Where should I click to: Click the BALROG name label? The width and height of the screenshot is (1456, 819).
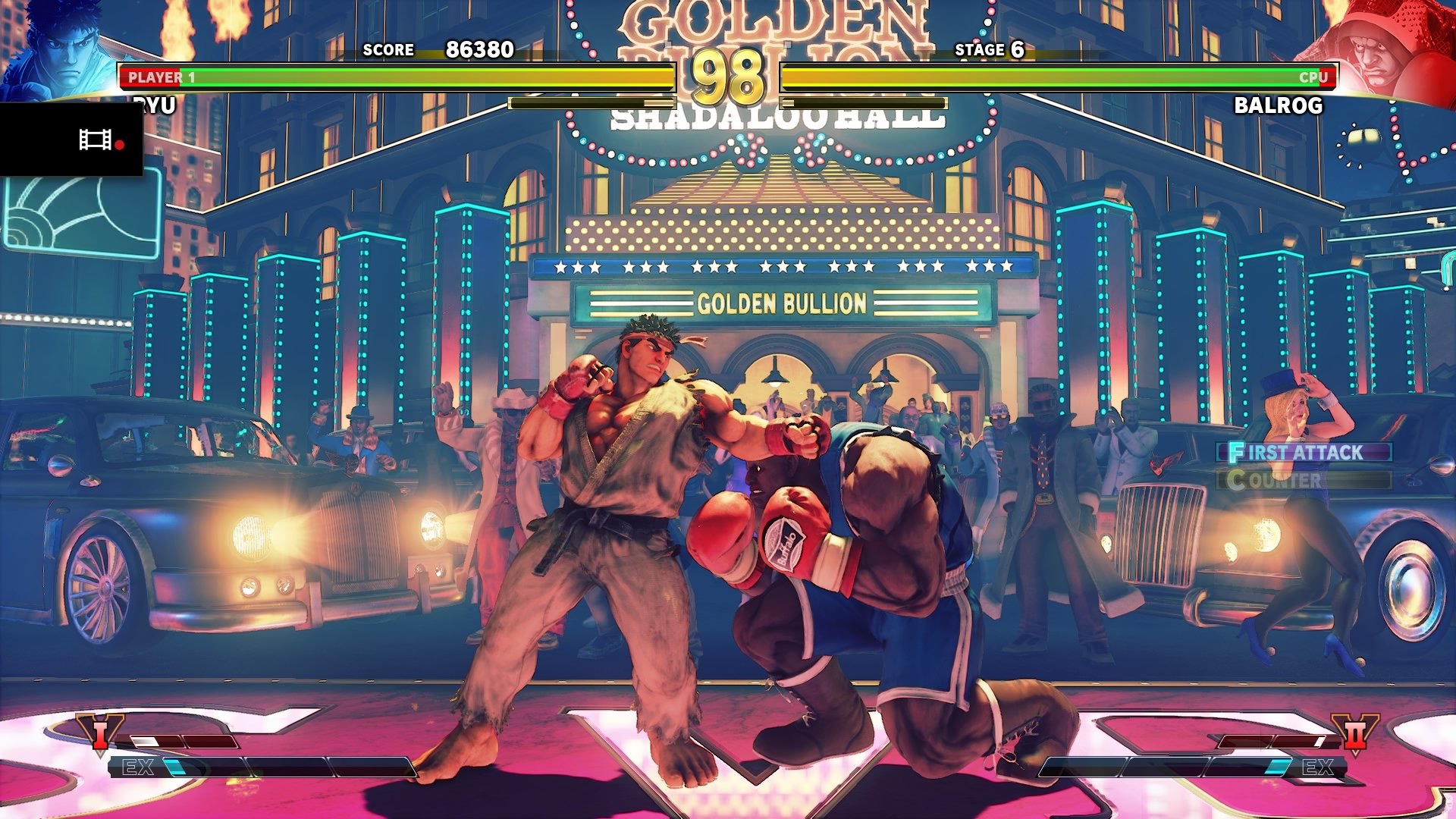(x=1278, y=104)
